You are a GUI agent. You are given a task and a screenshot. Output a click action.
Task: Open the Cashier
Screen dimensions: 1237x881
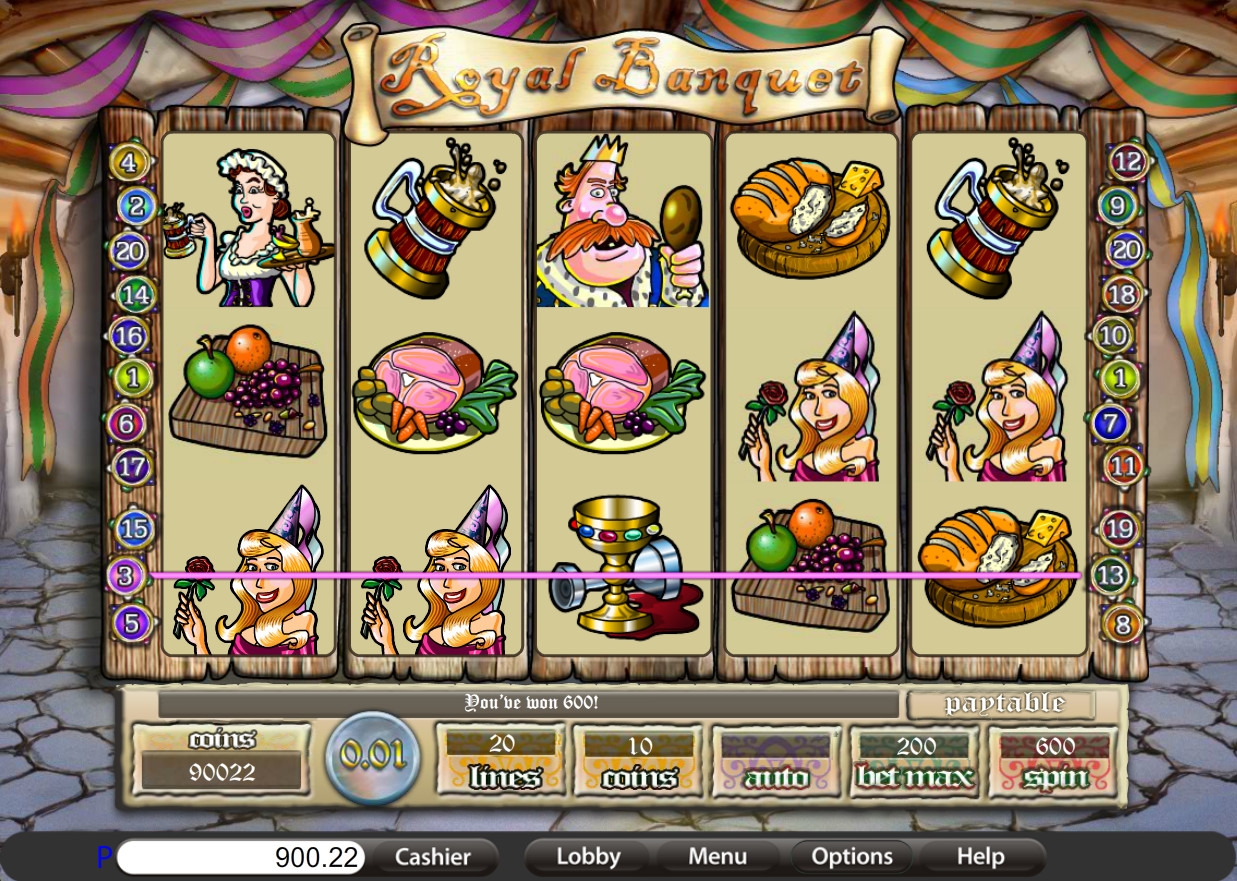432,857
